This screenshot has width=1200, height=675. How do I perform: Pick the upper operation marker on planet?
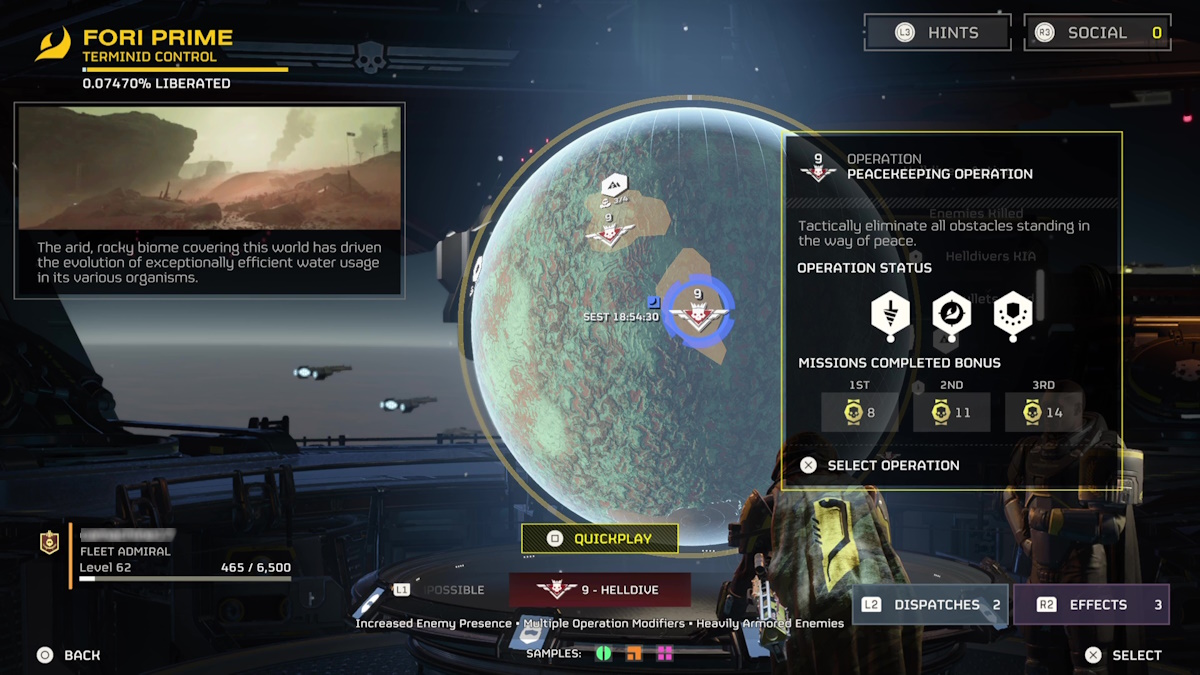[x=609, y=233]
